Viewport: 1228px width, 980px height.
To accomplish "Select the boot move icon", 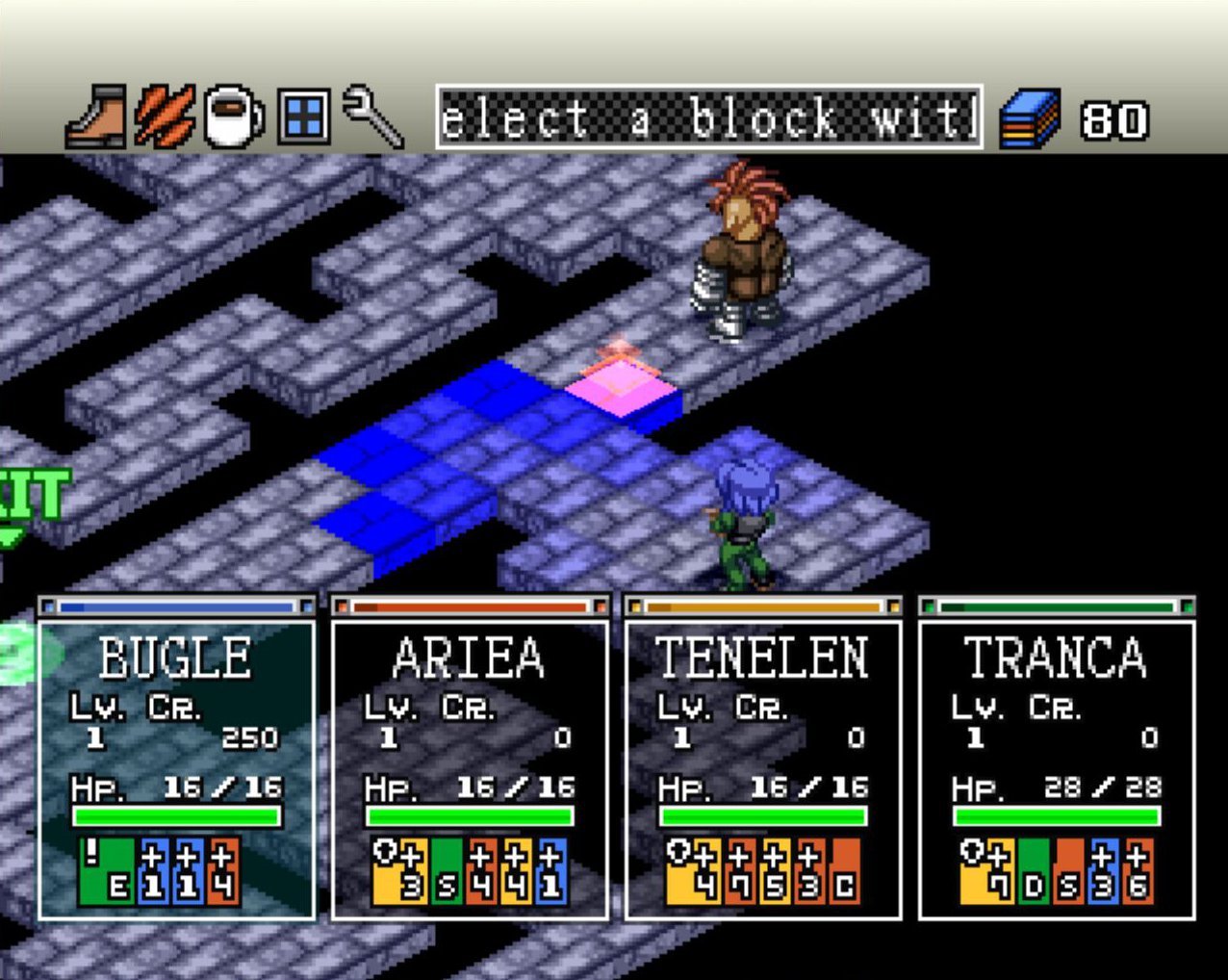I will (95, 117).
